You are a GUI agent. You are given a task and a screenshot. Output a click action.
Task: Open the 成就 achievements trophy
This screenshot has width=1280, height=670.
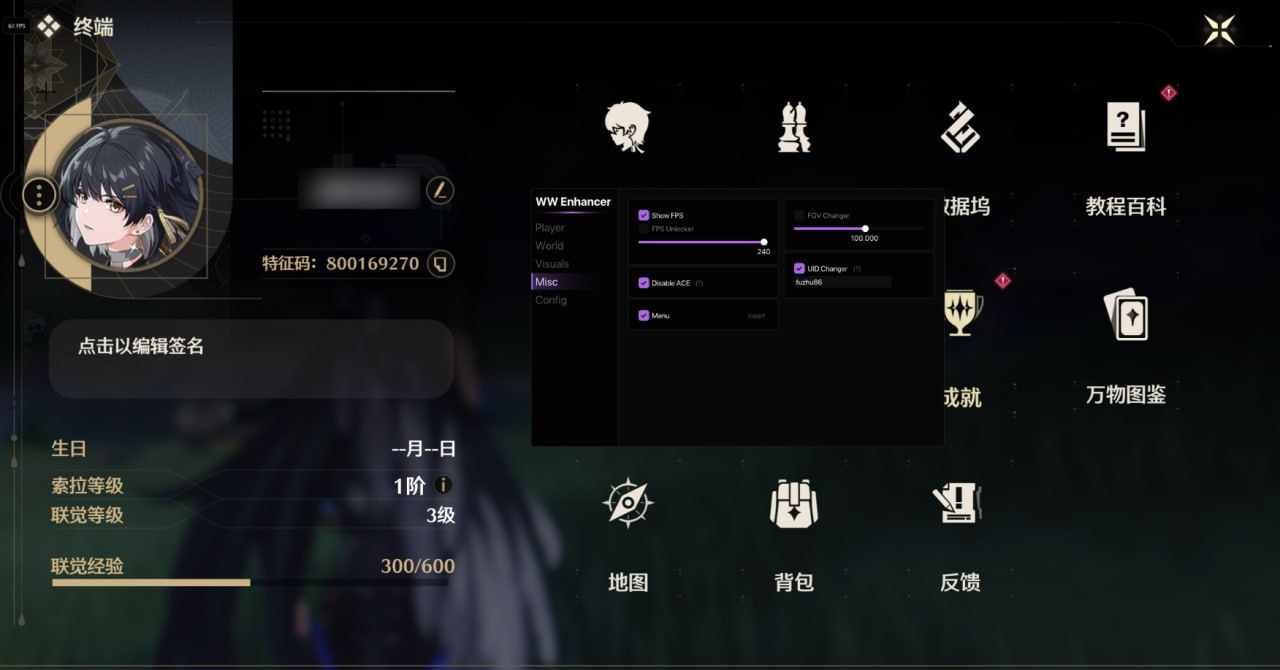tap(961, 314)
